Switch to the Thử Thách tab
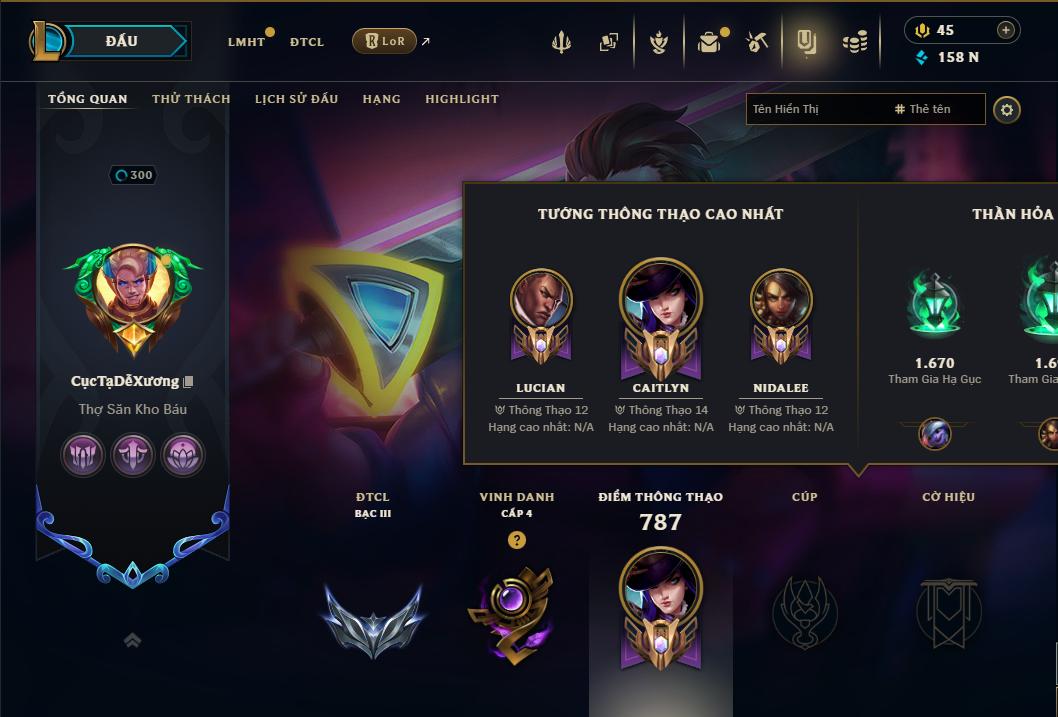 pyautogui.click(x=191, y=99)
